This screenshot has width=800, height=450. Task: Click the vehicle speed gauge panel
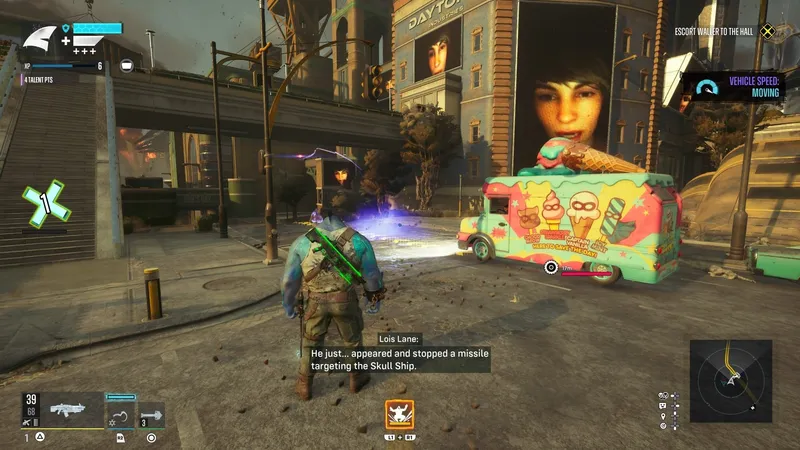pyautogui.click(x=733, y=88)
